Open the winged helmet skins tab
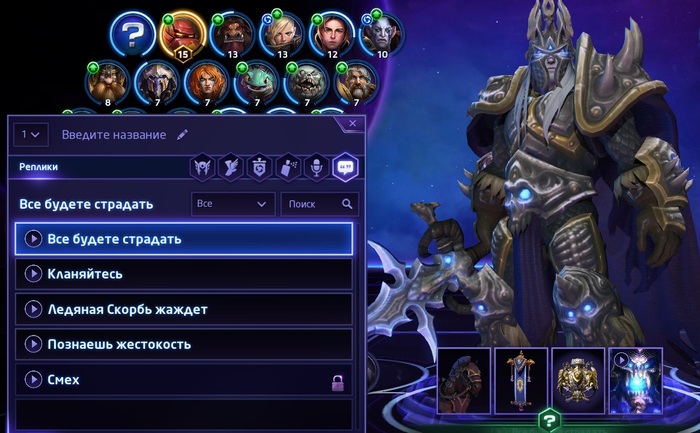The height and width of the screenshot is (433, 700). coord(203,167)
